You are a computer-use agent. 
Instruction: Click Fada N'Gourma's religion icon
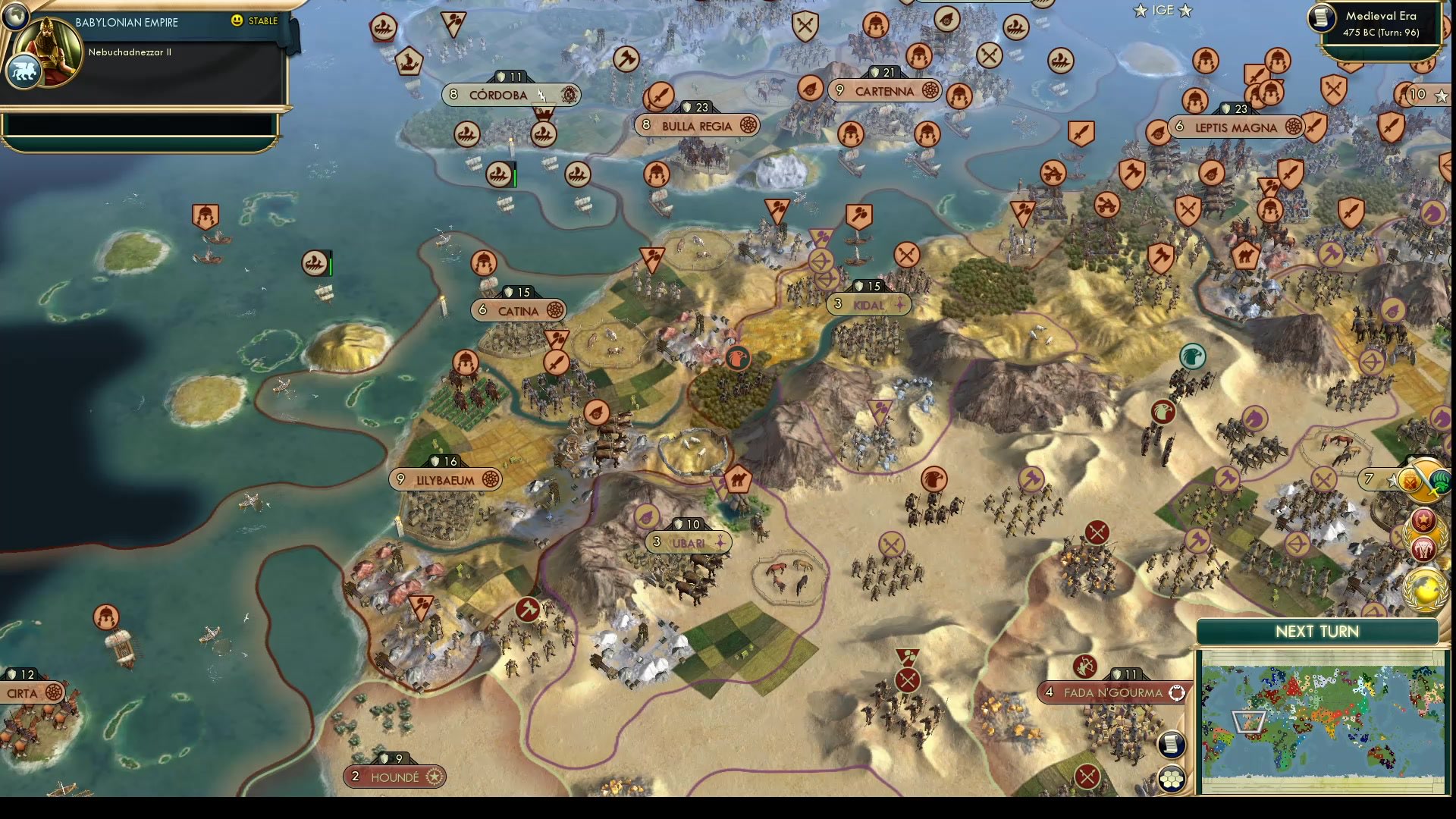pos(1178,692)
